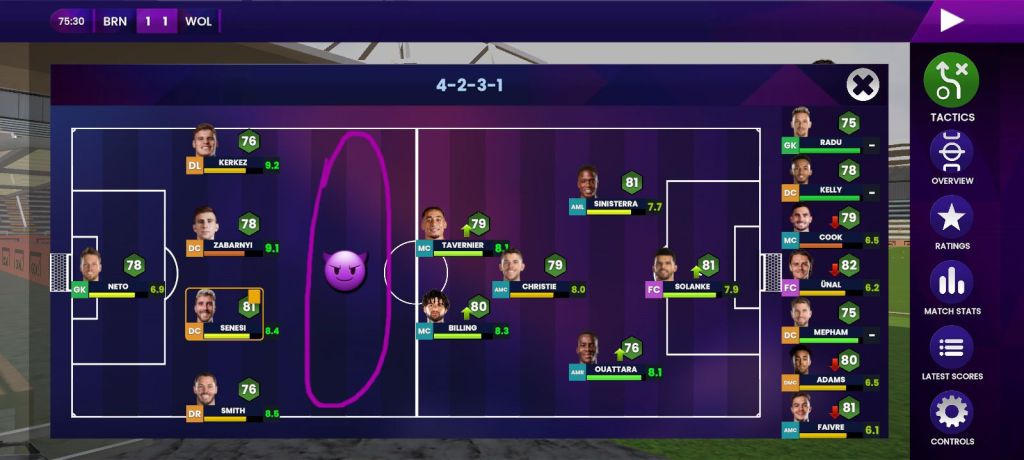The height and width of the screenshot is (460, 1024).
Task: Pick winger Sinisterra
Action: (588, 190)
